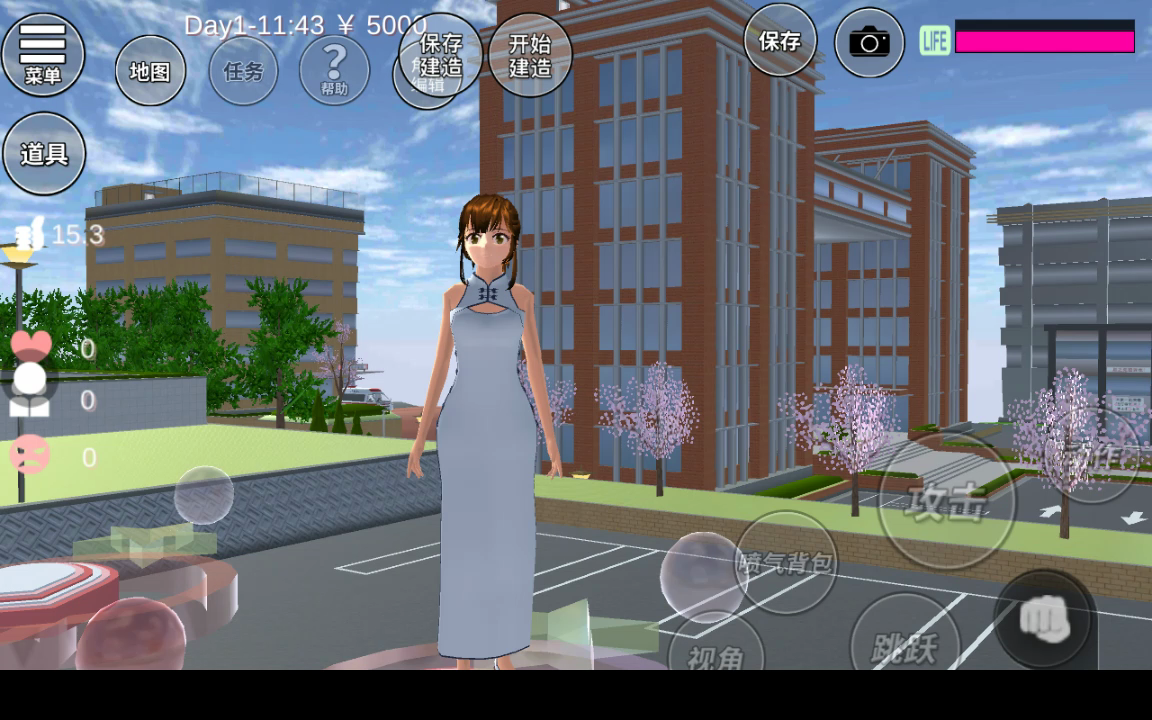
Task: Take a screenshot with the camera icon
Action: [x=869, y=43]
